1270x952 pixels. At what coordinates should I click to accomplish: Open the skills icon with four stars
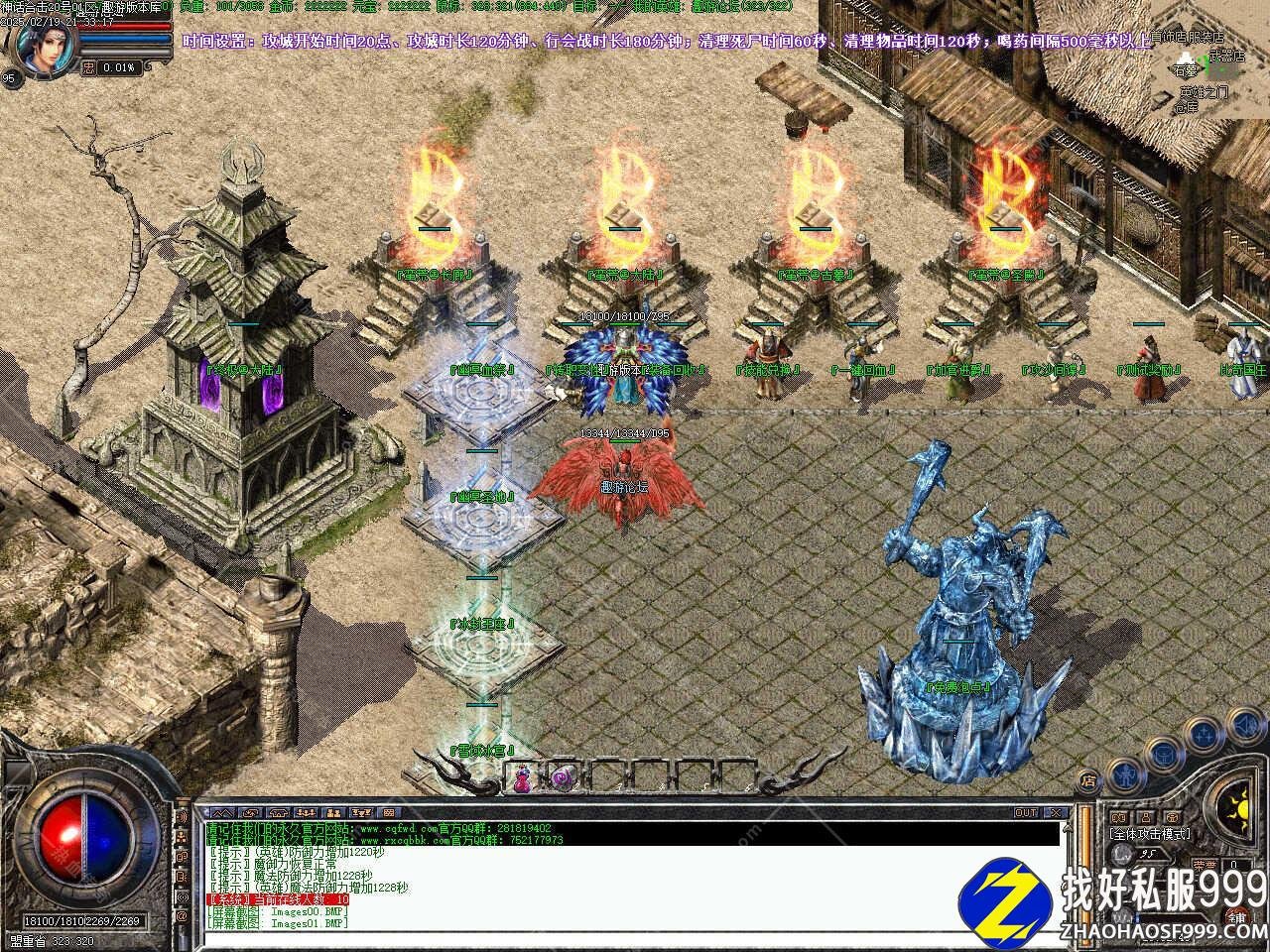pos(1205,735)
